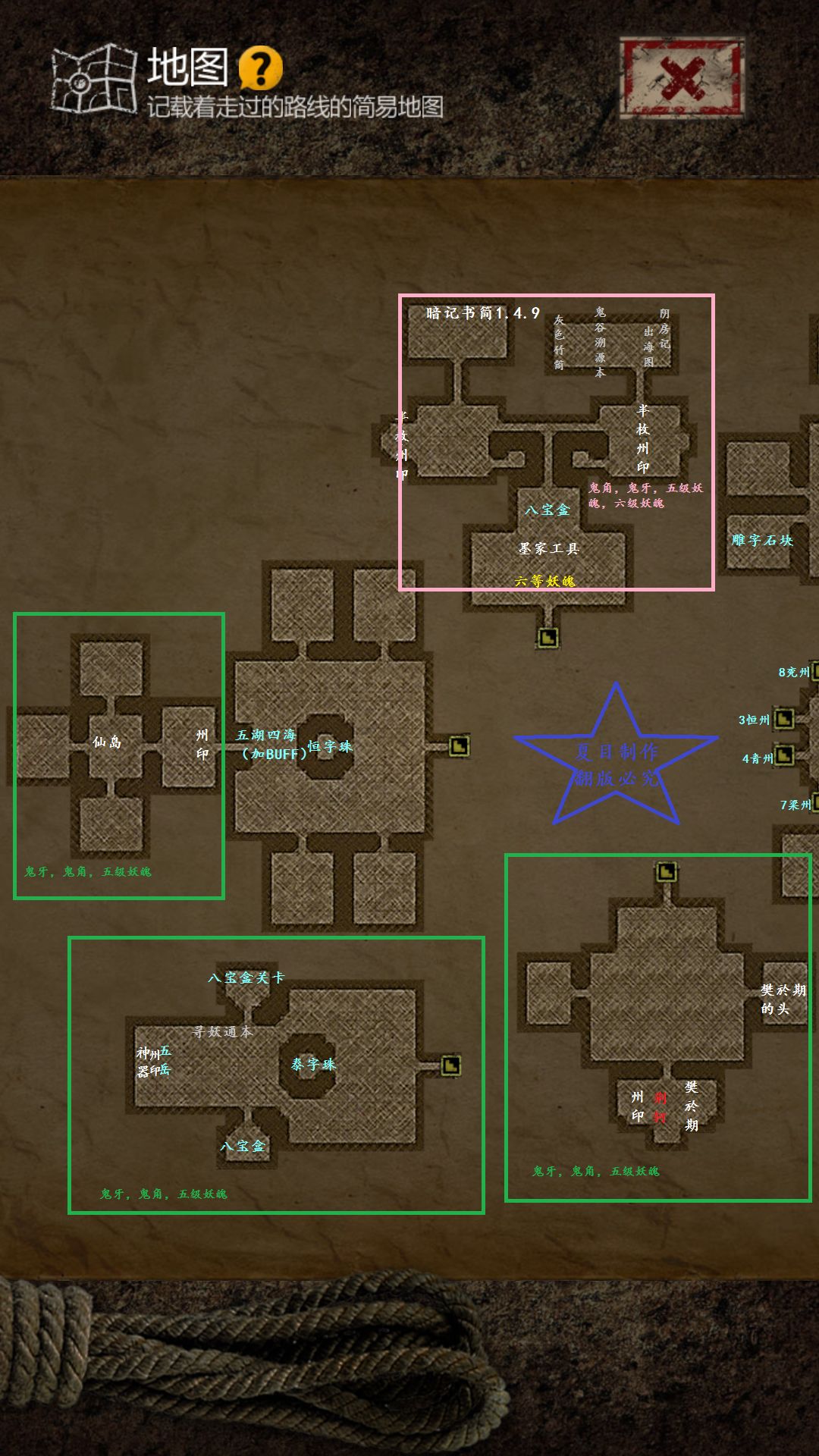This screenshot has height=1456, width=819.
Task: Close the map with the red X
Action: point(681,78)
